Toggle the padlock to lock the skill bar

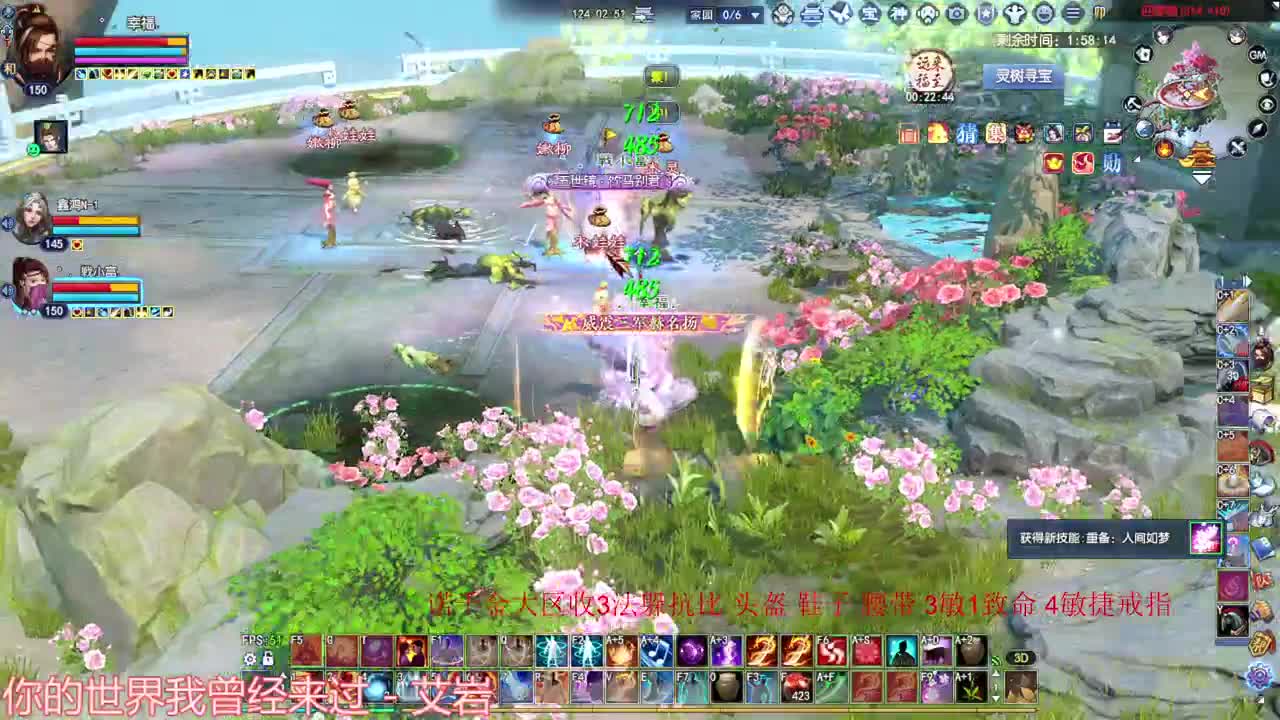point(268,659)
